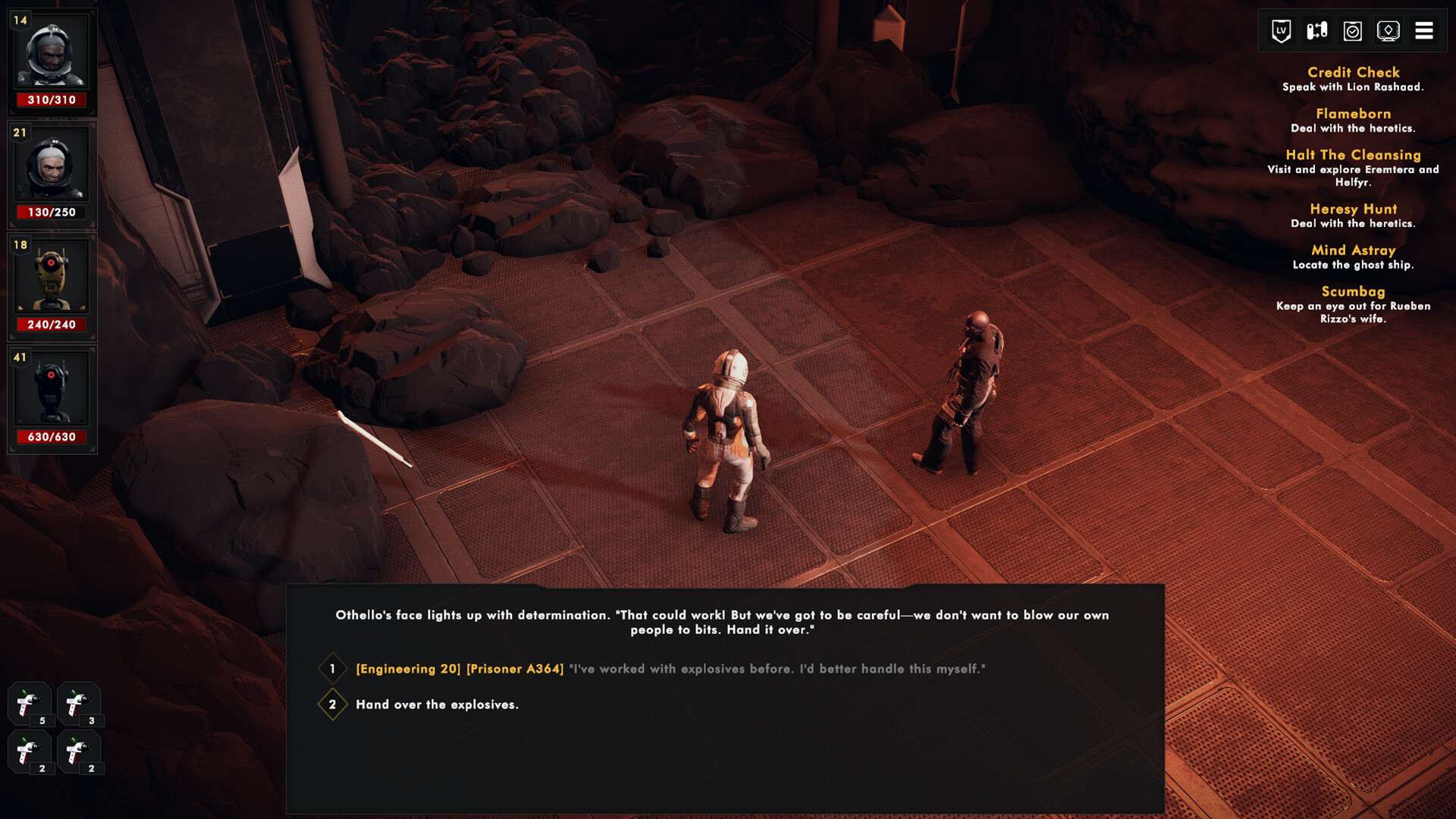Select the level 41 dark robot portrait

(52, 390)
